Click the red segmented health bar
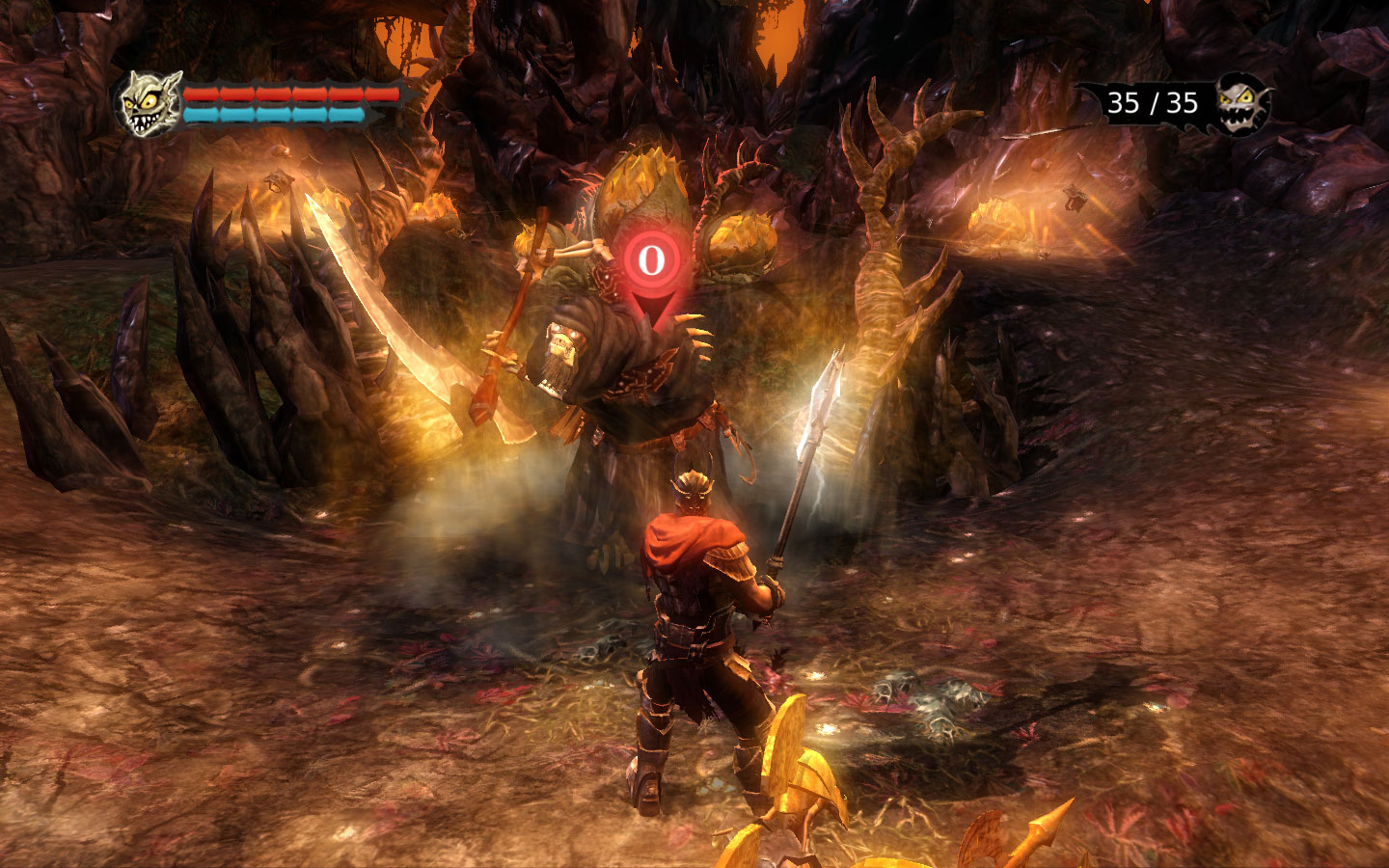This screenshot has width=1389, height=868. [x=289, y=94]
